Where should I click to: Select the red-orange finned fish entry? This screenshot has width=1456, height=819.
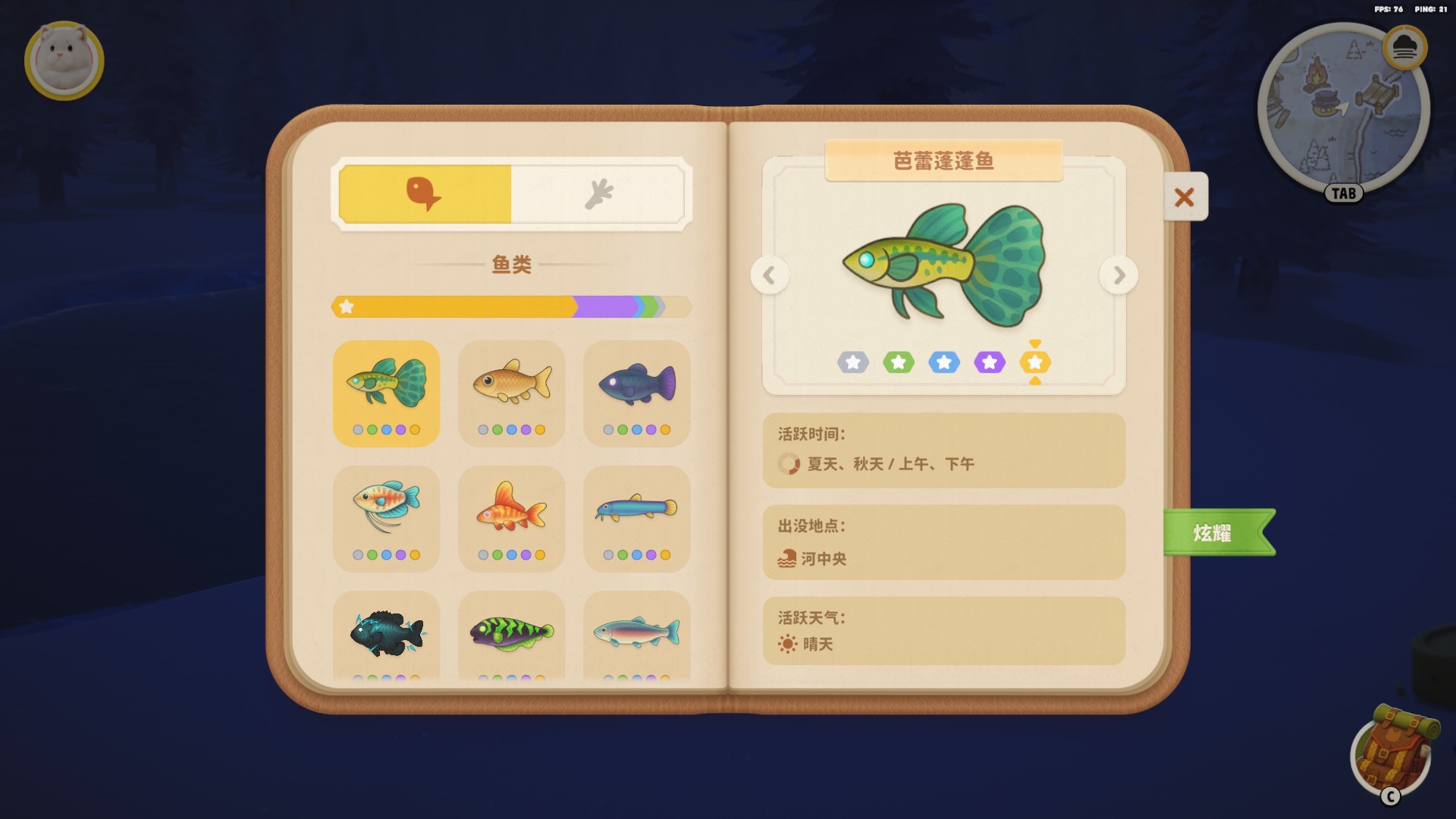pos(511,518)
